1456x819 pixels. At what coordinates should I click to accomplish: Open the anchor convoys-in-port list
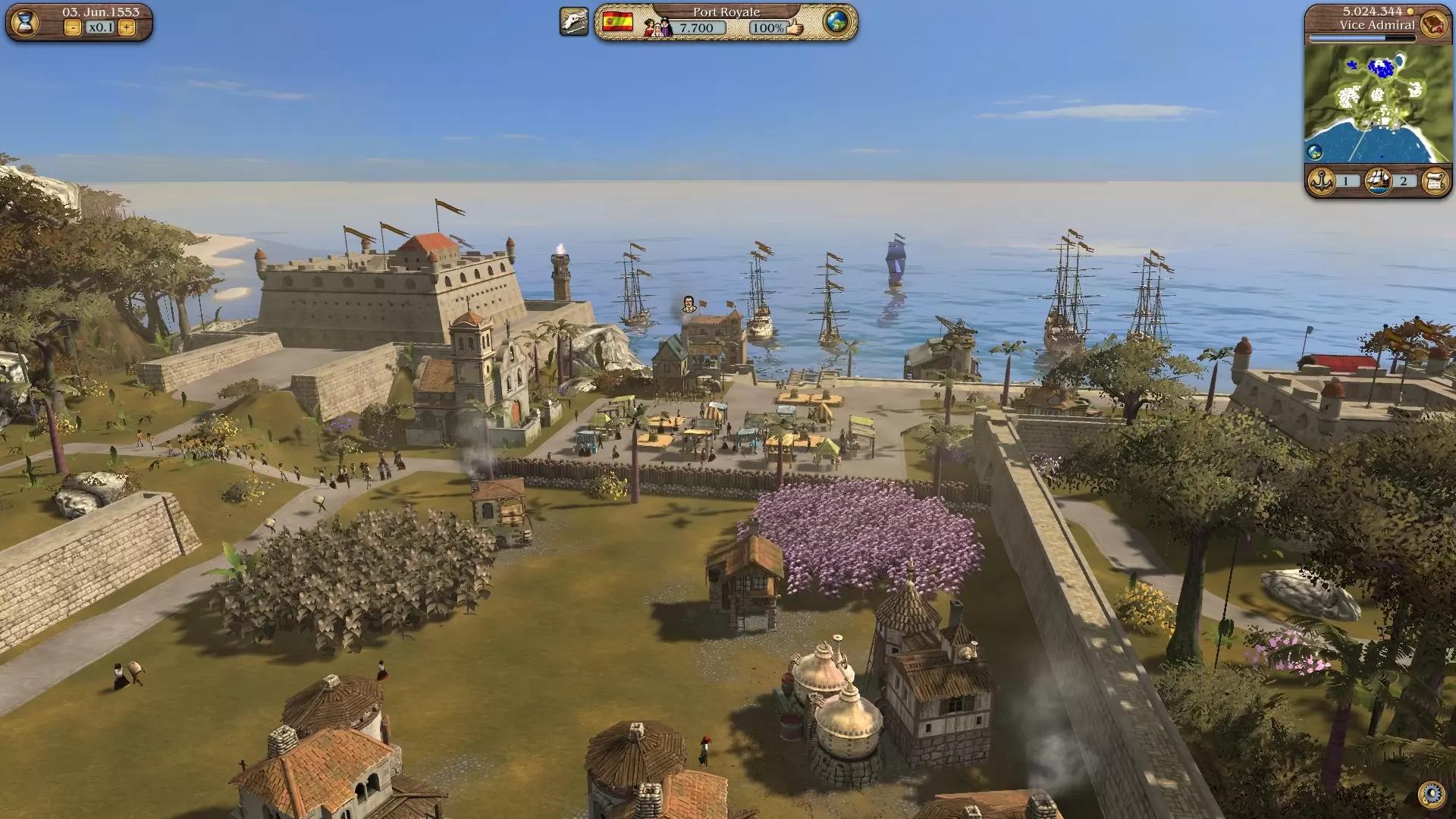tap(1322, 181)
